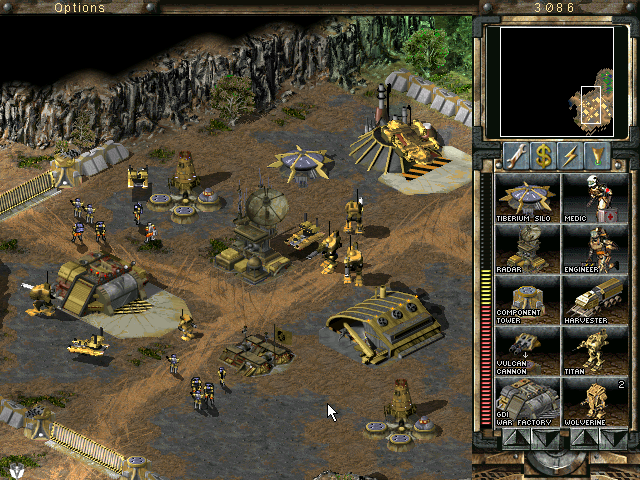640x480 pixels.
Task: Click the radar minimap
Action: (x=549, y=83)
